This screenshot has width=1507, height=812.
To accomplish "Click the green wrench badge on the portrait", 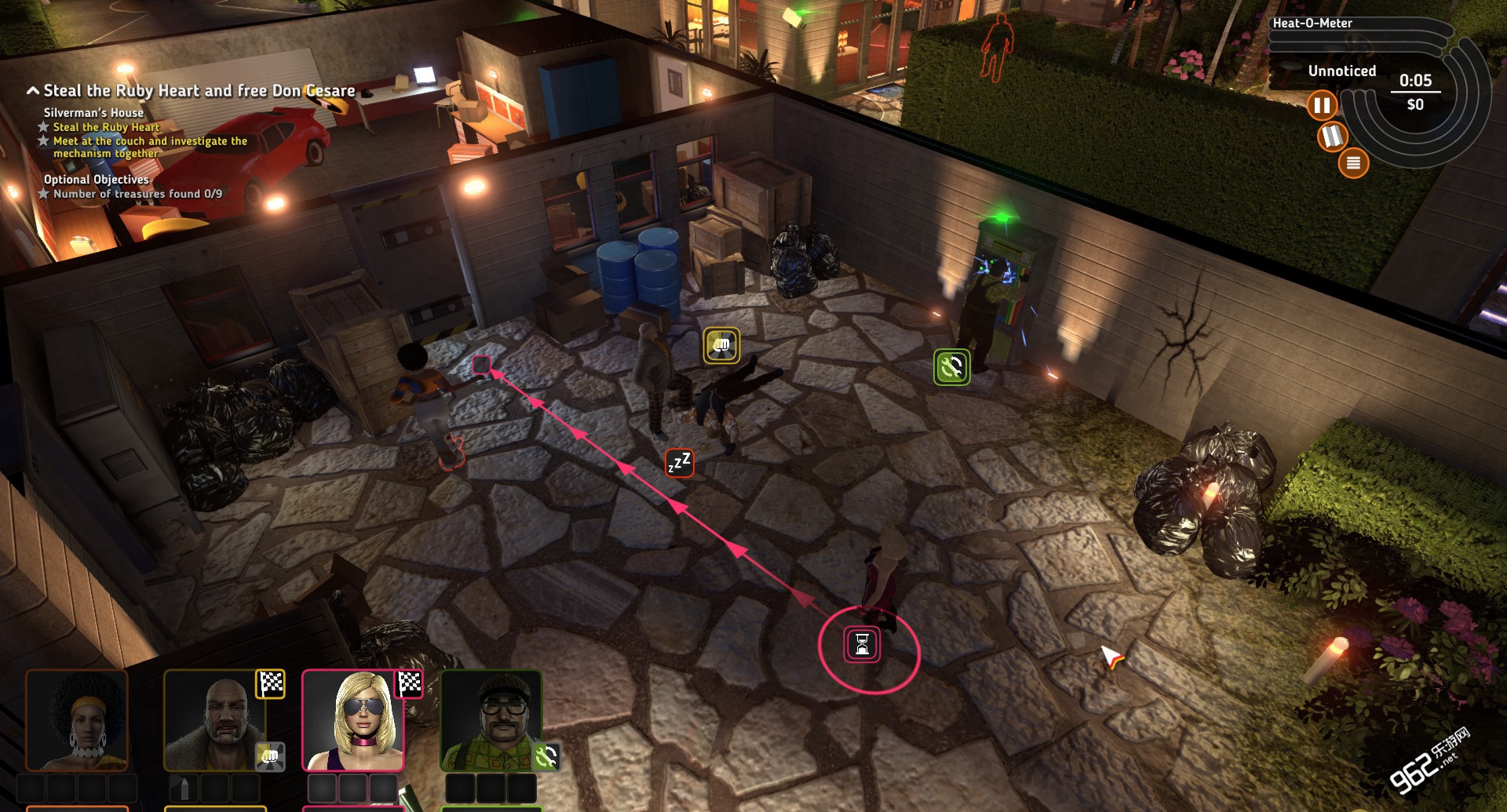I will coord(546,756).
